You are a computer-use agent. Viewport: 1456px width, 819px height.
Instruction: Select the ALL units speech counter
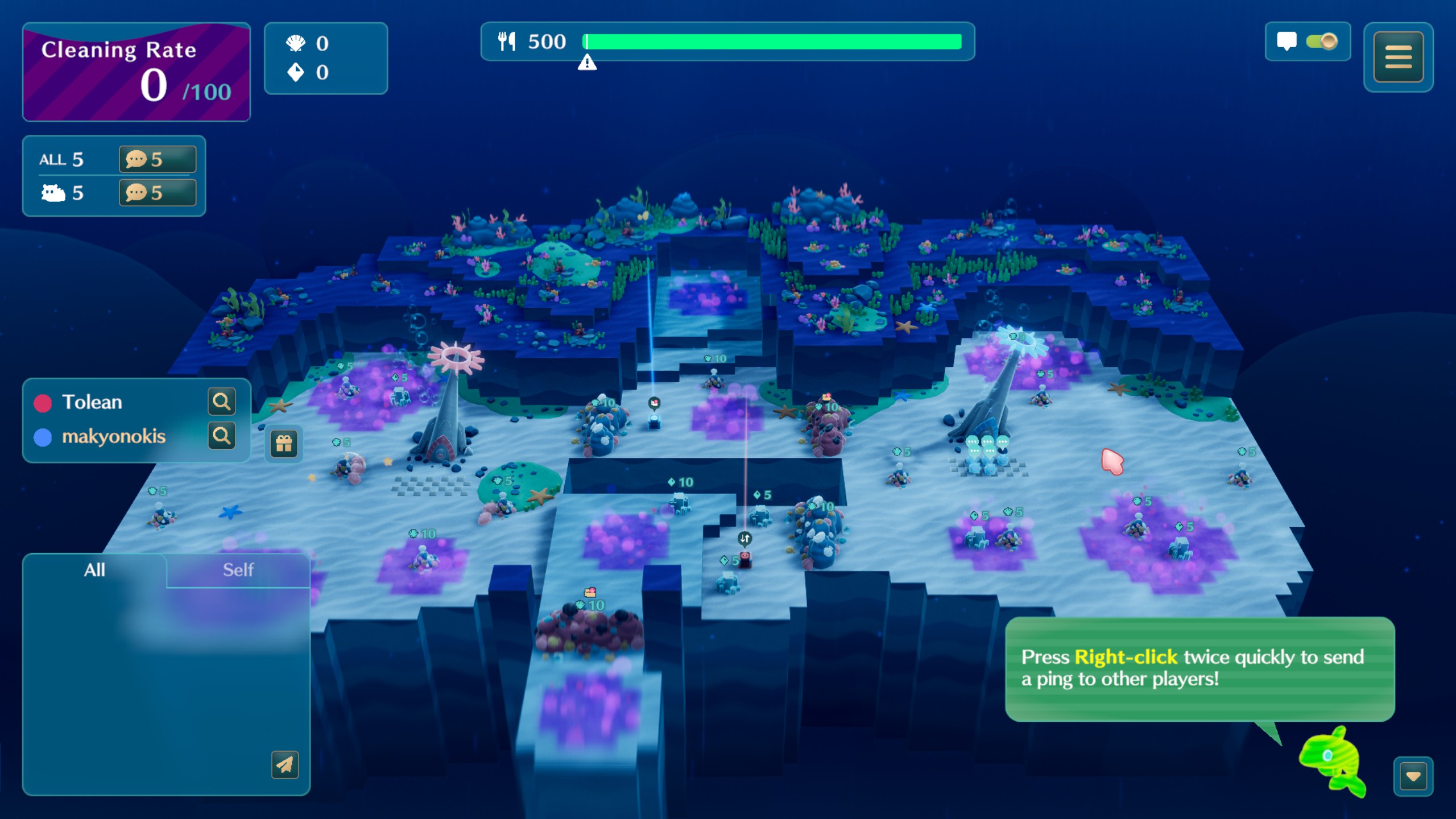pos(157,159)
